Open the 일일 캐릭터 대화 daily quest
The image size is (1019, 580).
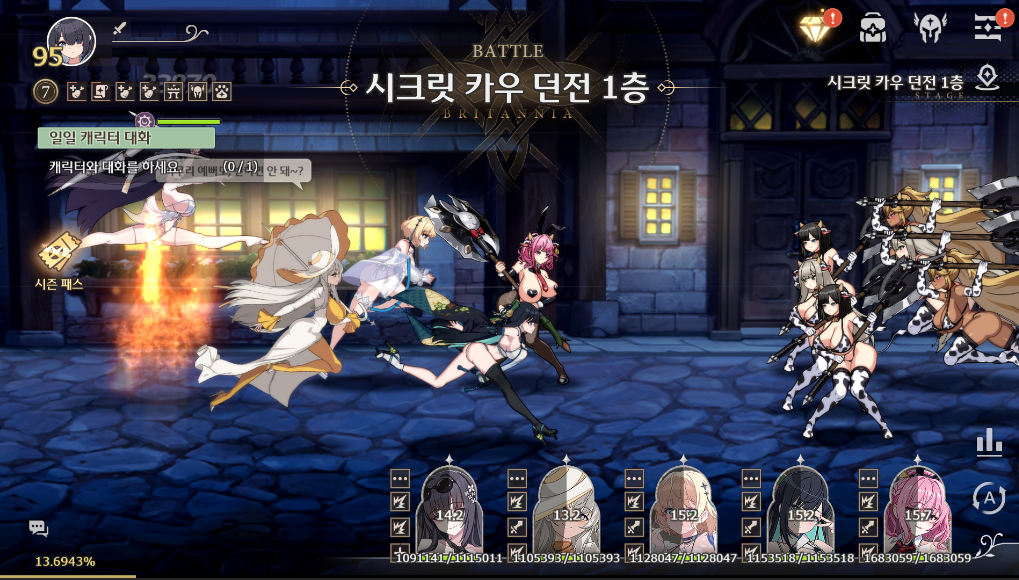click(x=126, y=138)
